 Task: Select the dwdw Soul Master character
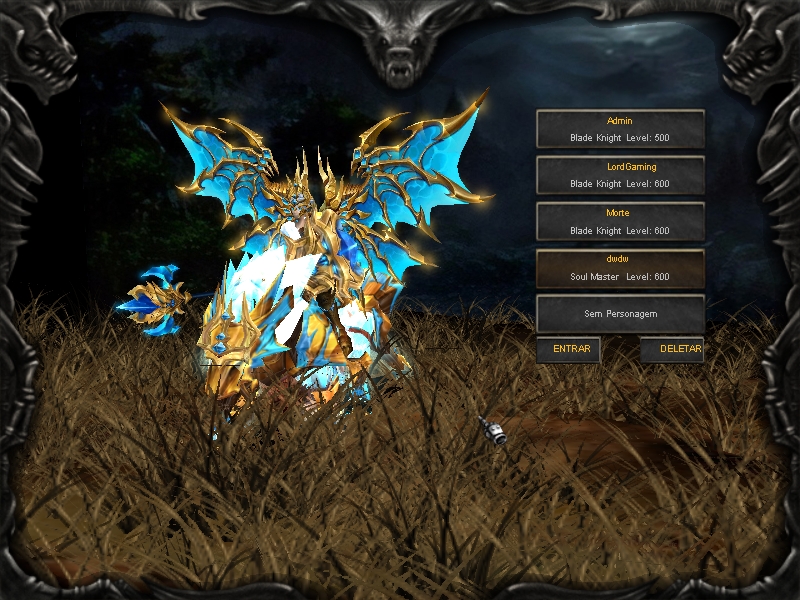point(620,267)
